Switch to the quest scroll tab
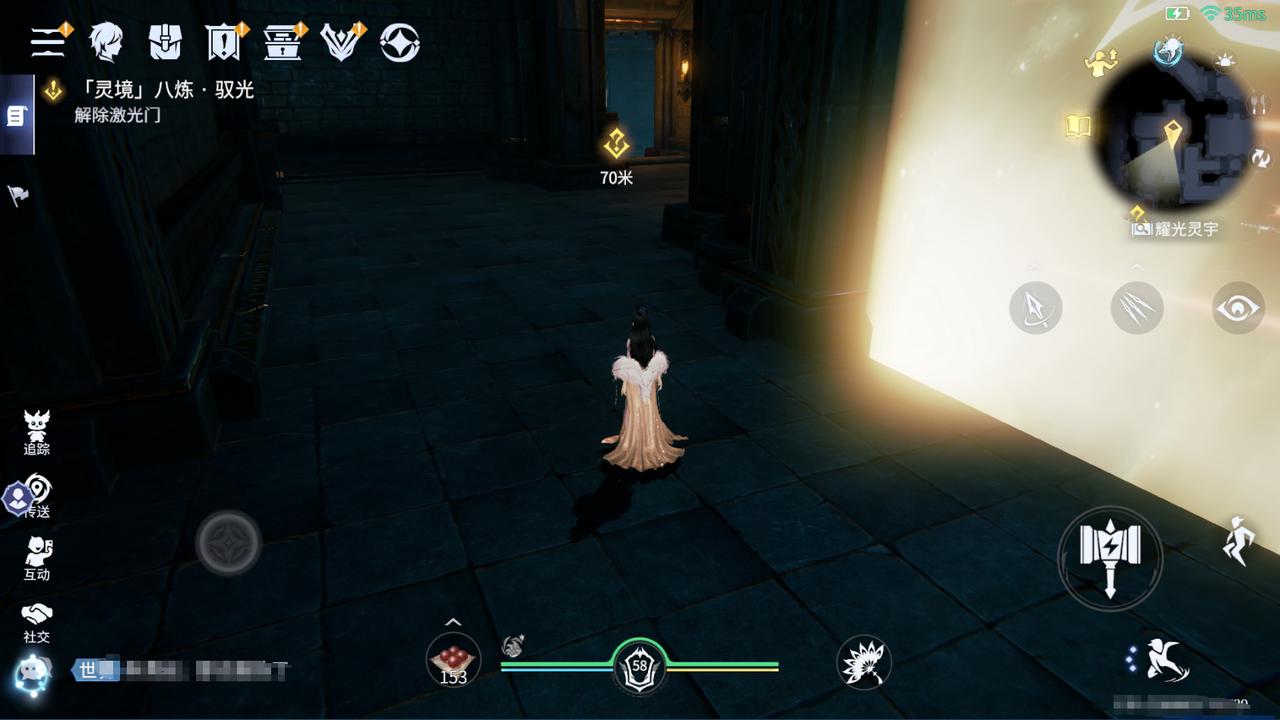 16,116
